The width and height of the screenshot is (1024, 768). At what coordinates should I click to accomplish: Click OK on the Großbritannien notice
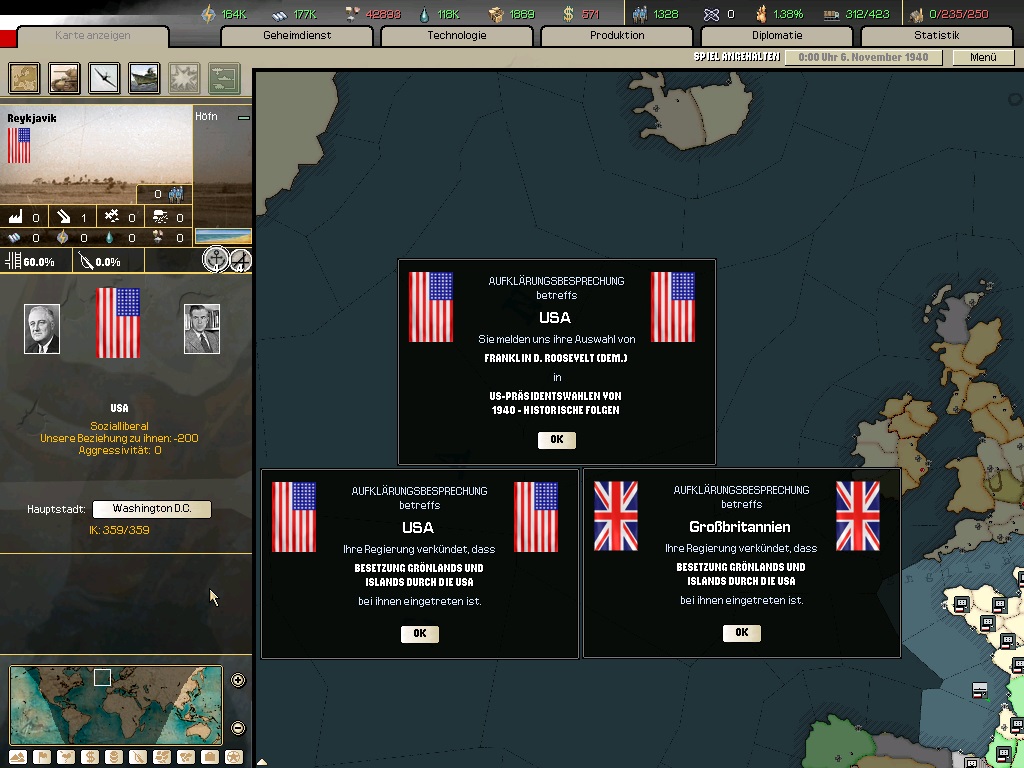[x=741, y=633]
